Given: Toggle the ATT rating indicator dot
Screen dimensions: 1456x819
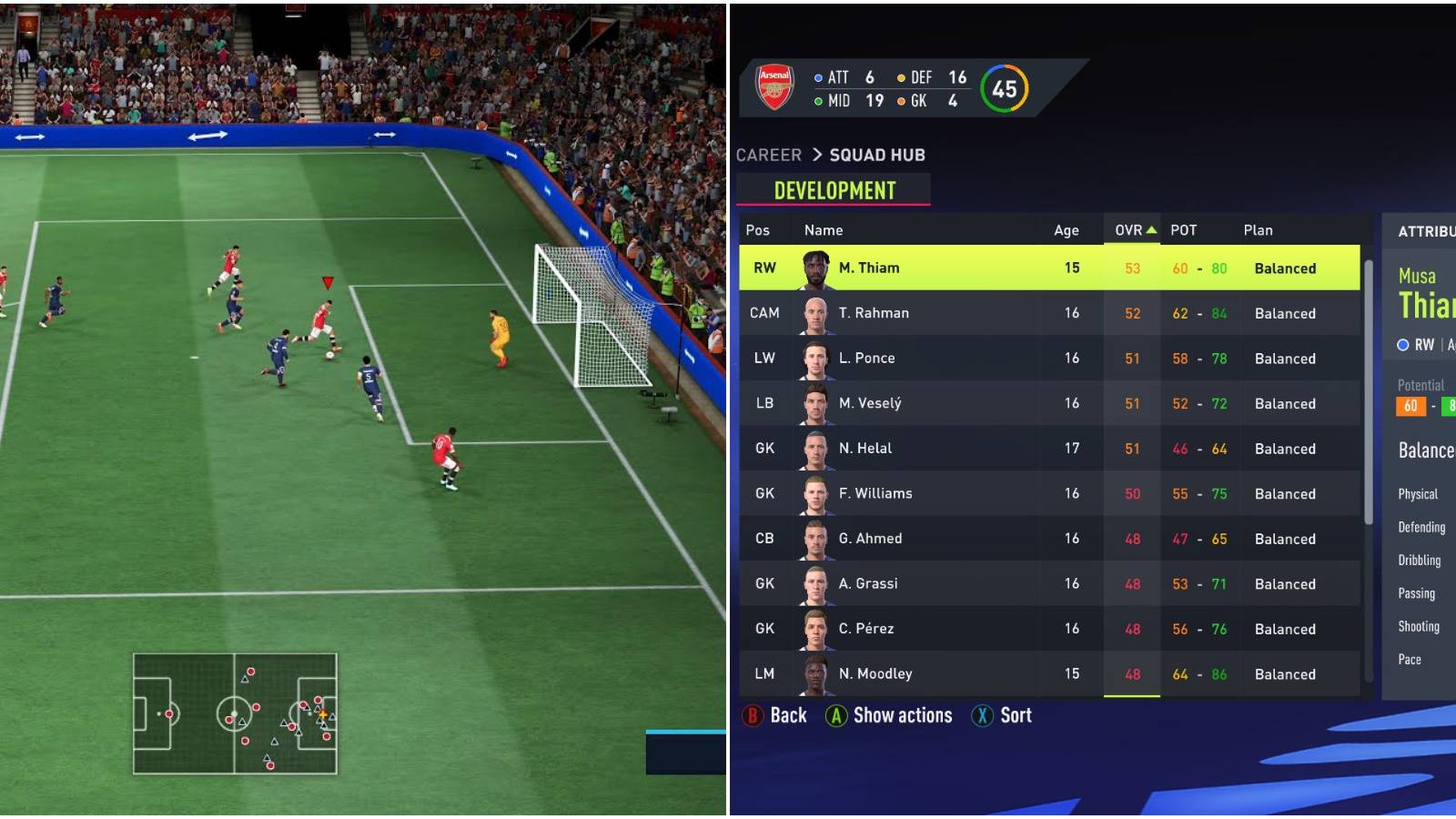Looking at the screenshot, I should pos(817,77).
